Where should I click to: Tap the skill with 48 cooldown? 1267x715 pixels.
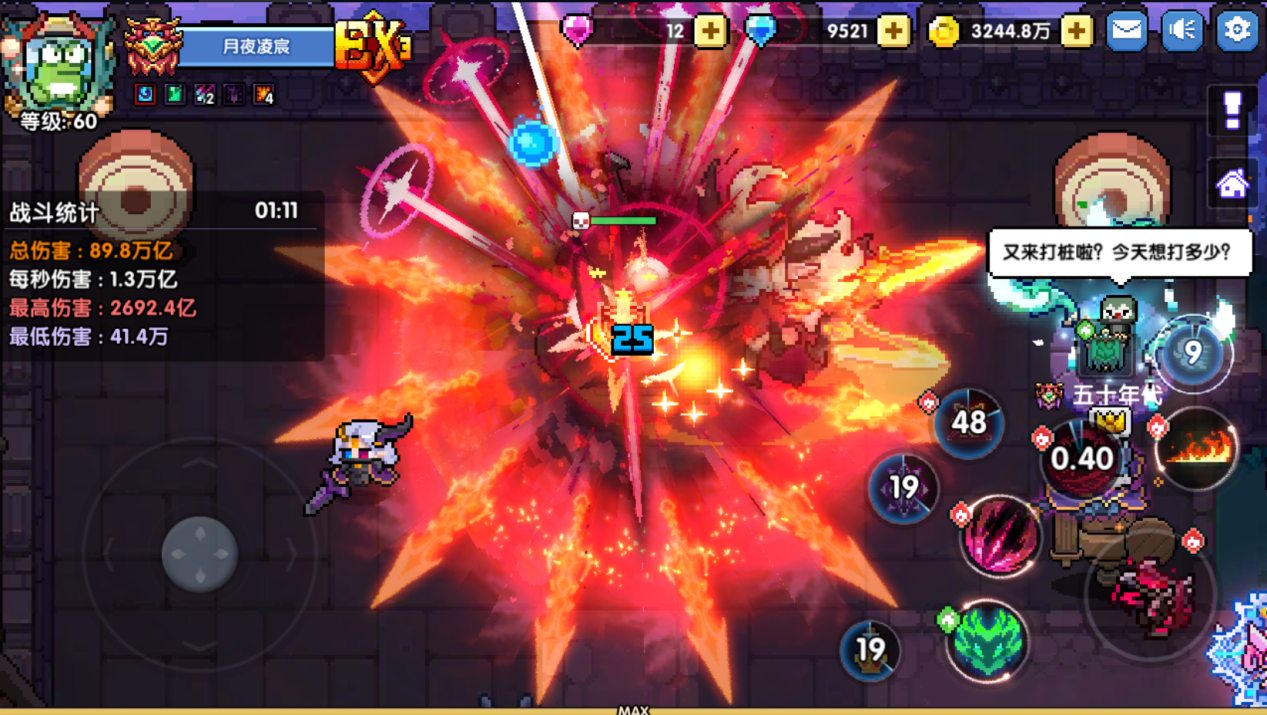tap(968, 423)
